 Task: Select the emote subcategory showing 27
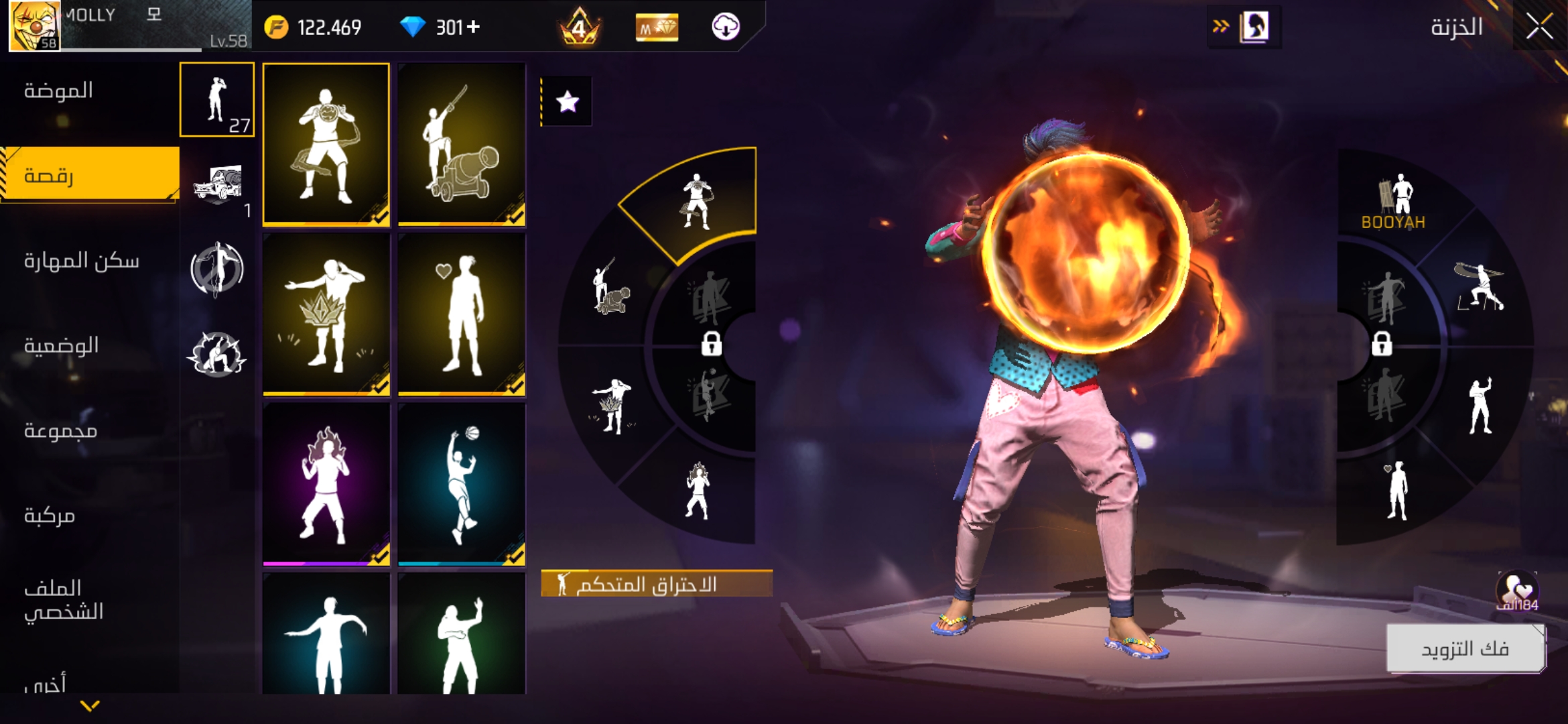pyautogui.click(x=217, y=100)
